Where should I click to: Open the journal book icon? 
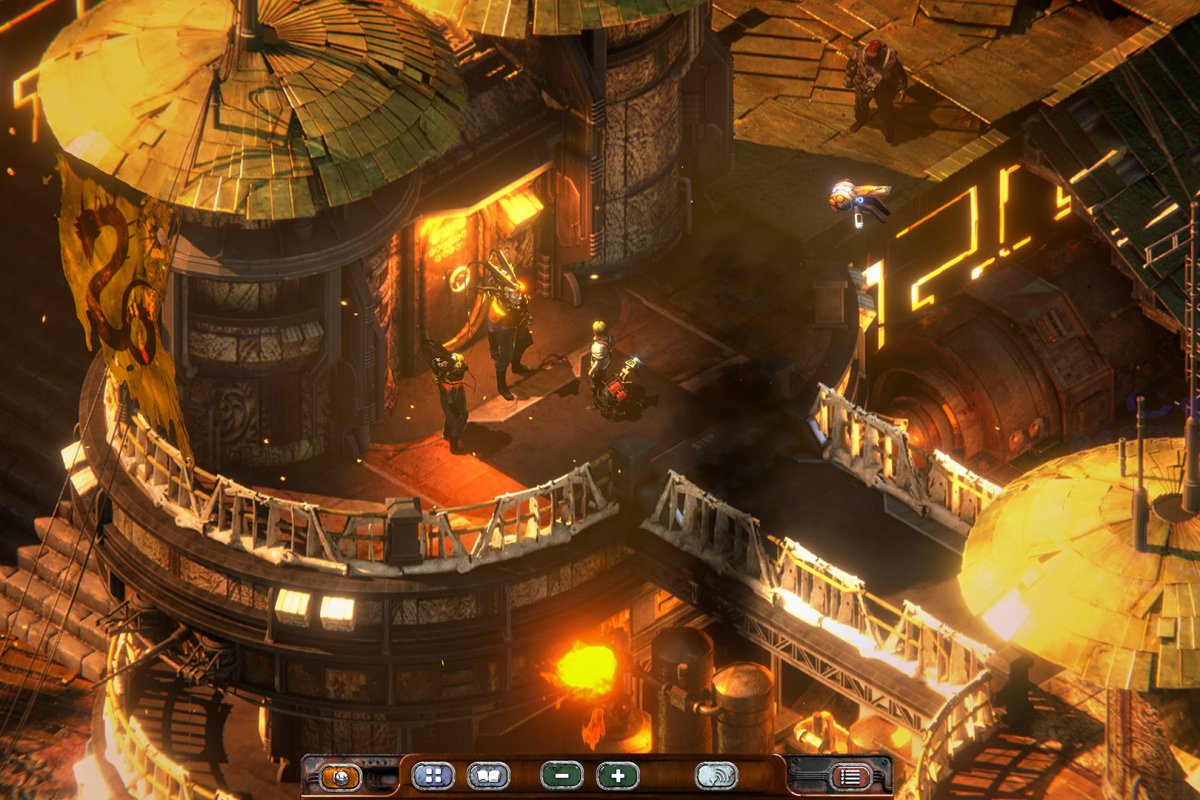pos(488,776)
